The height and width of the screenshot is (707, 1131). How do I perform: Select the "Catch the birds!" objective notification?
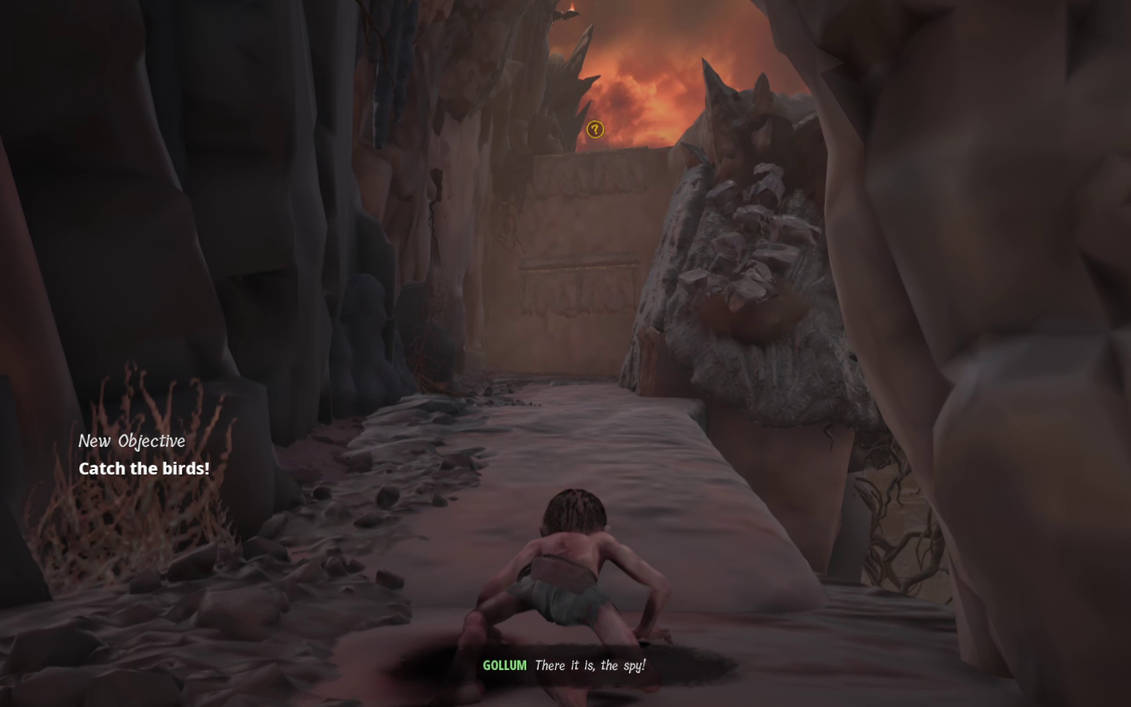(x=144, y=468)
